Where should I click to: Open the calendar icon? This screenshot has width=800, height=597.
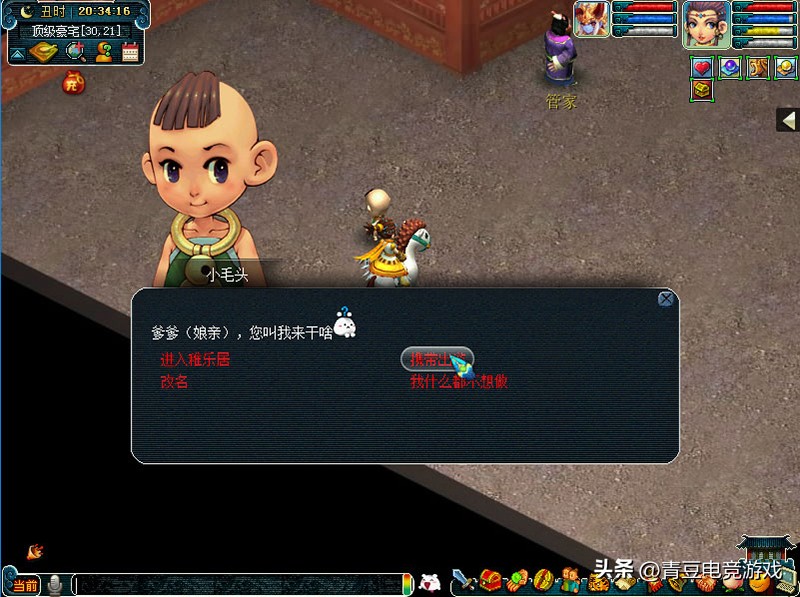pos(130,52)
